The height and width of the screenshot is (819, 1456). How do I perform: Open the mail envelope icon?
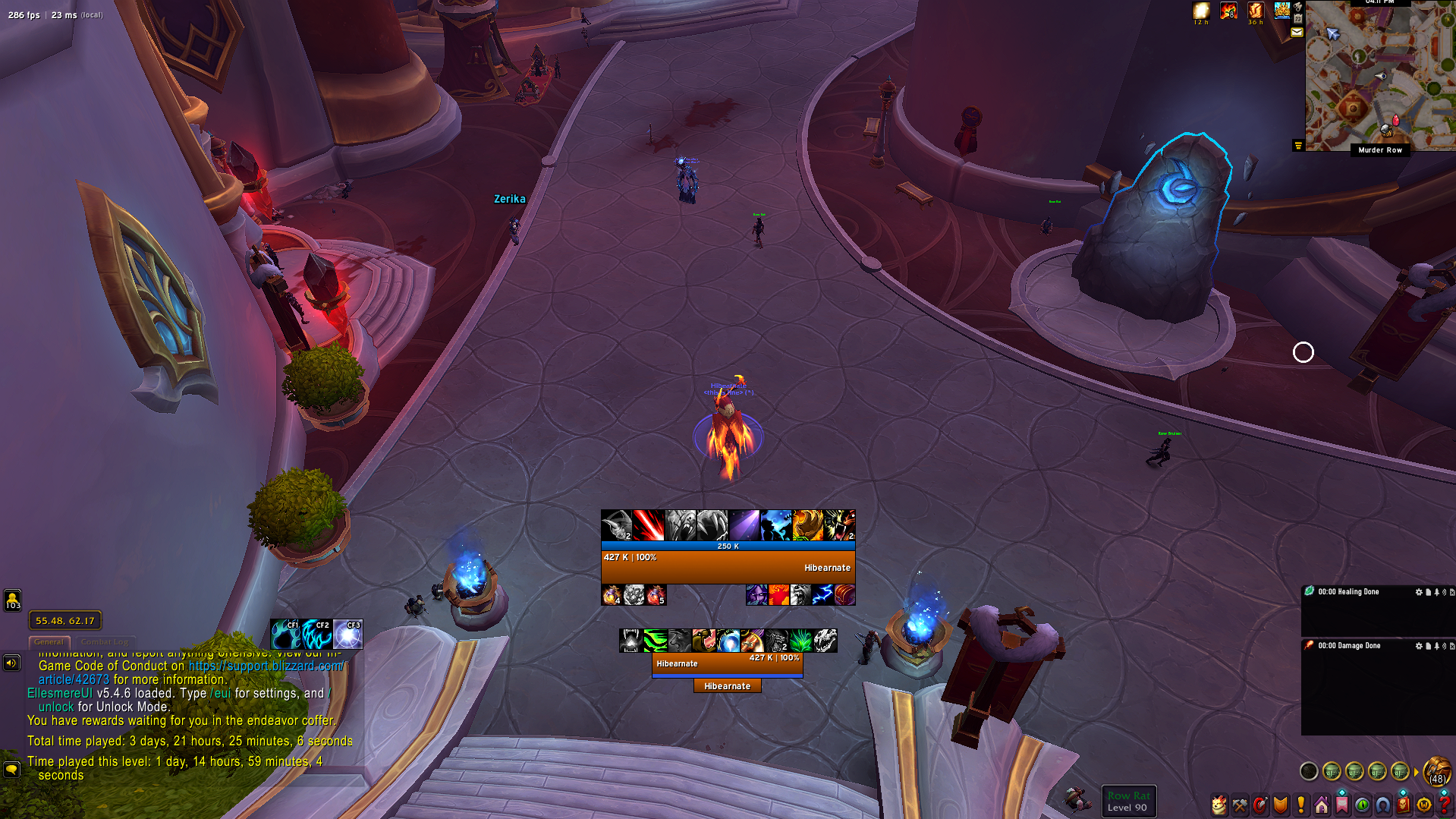coord(1297,33)
